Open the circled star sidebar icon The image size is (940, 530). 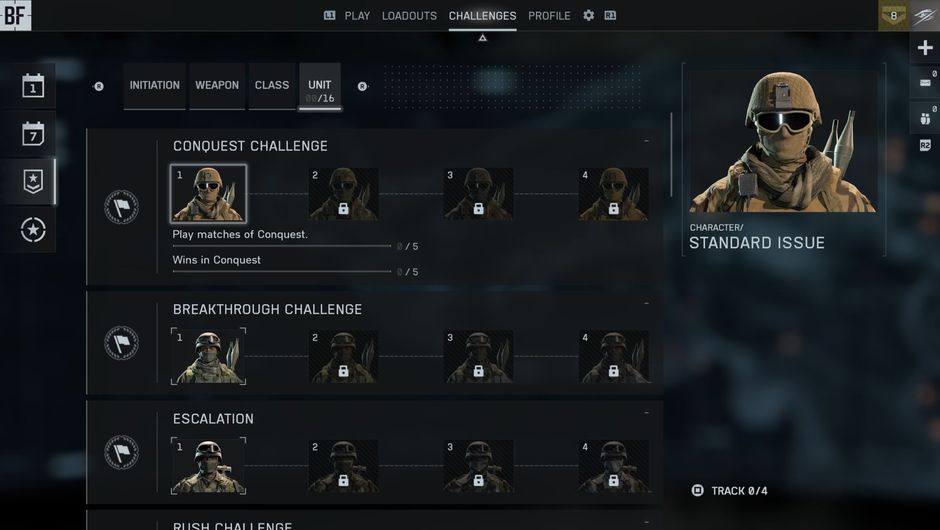tap(33, 230)
